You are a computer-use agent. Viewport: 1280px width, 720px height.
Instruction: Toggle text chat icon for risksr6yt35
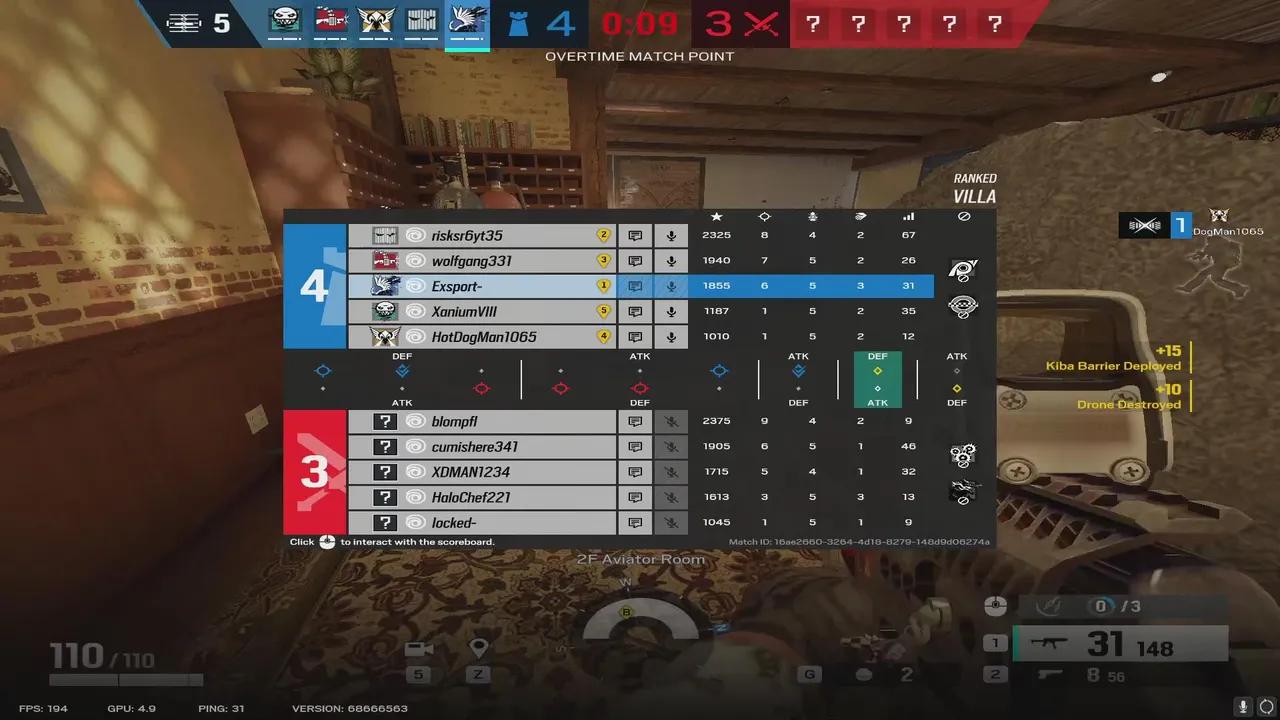click(635, 236)
